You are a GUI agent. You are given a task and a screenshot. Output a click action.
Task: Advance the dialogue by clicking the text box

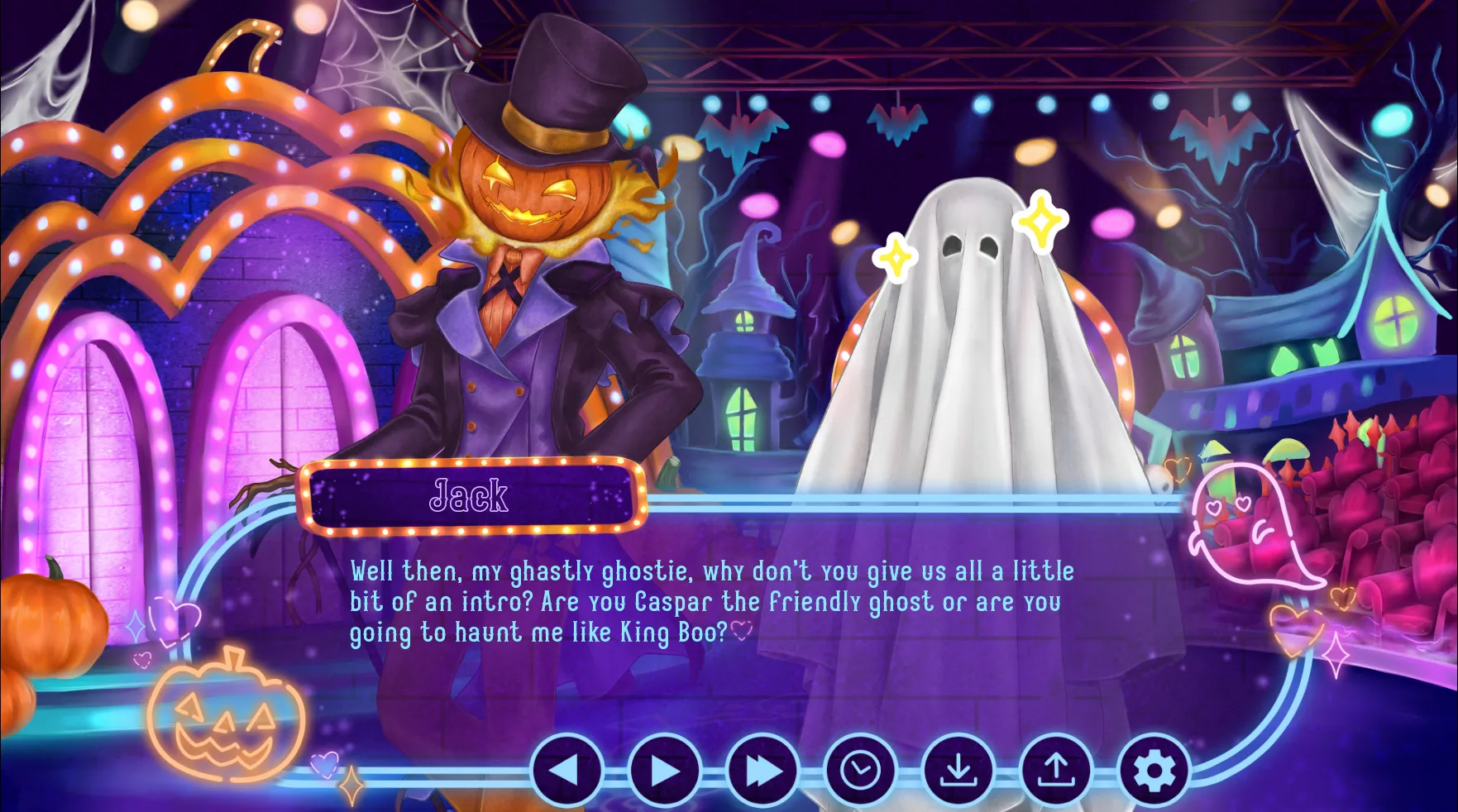pos(711,604)
